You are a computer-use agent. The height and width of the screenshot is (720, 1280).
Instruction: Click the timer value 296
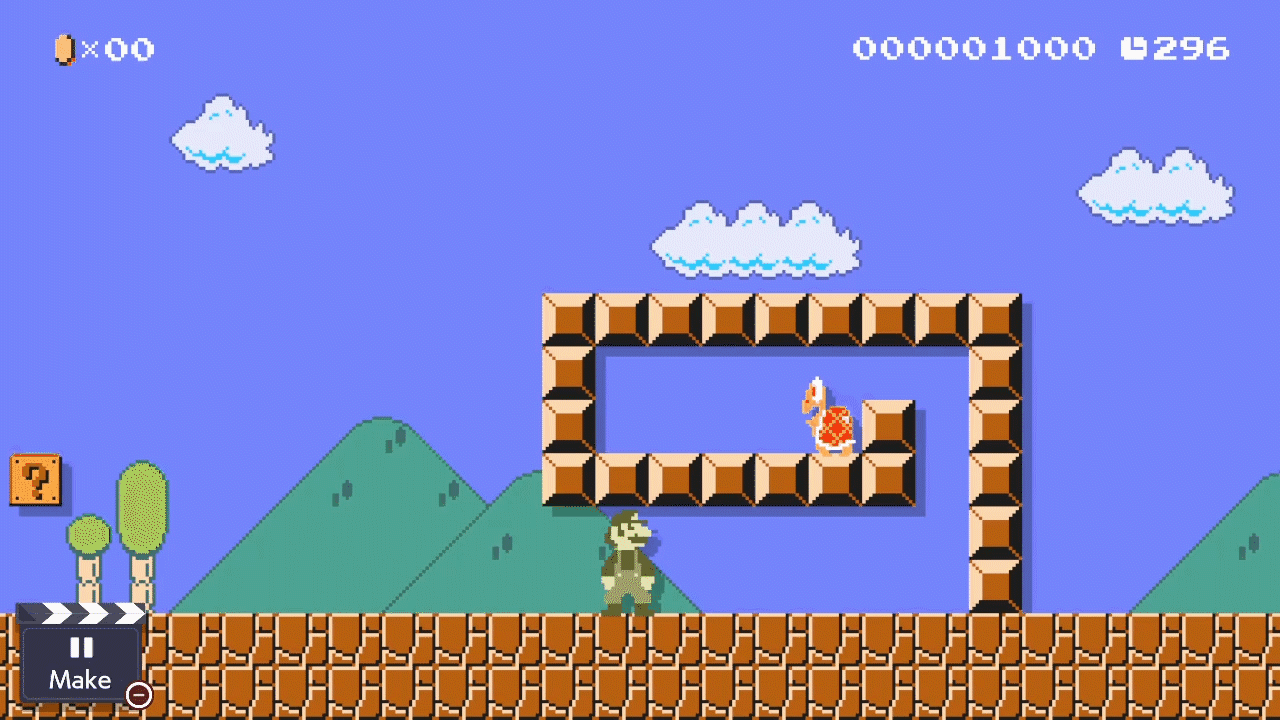(x=1190, y=48)
